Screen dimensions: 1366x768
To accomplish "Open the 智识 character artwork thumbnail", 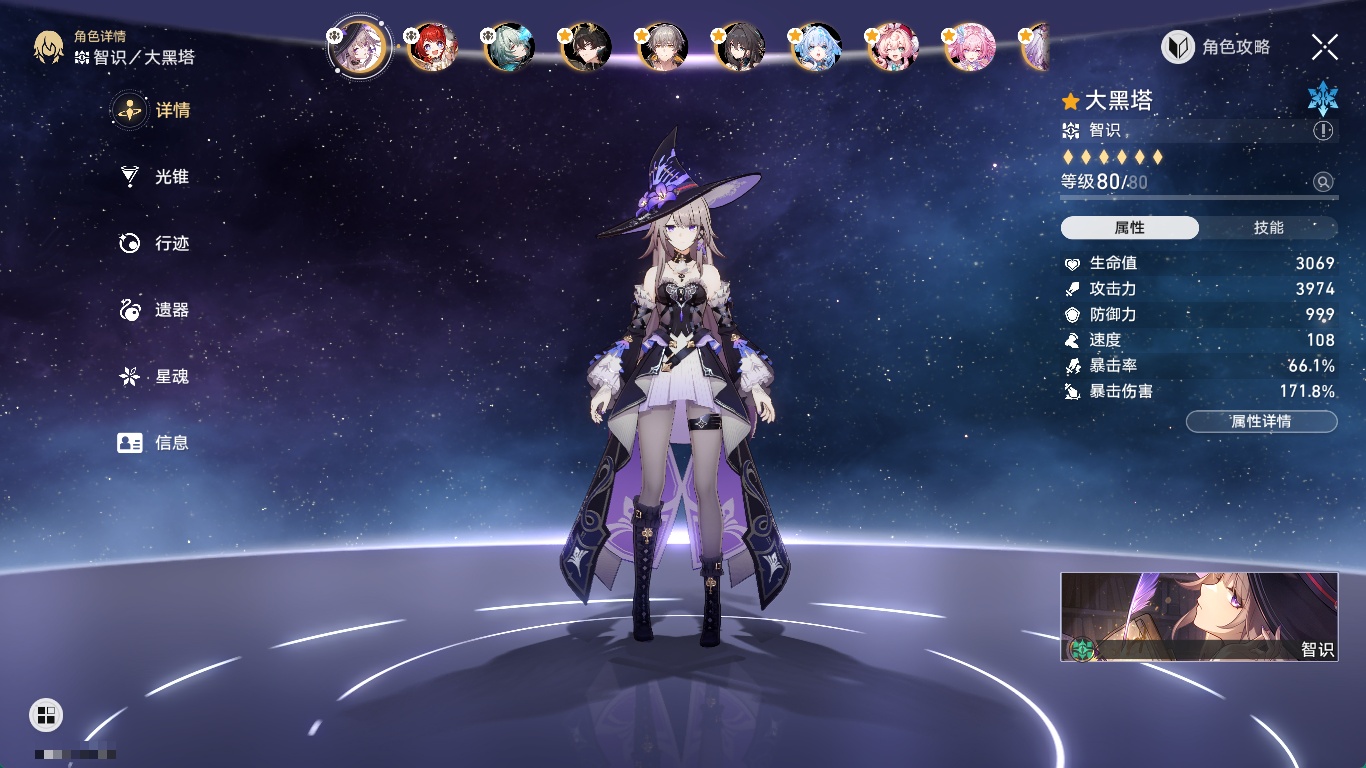I will [1199, 617].
